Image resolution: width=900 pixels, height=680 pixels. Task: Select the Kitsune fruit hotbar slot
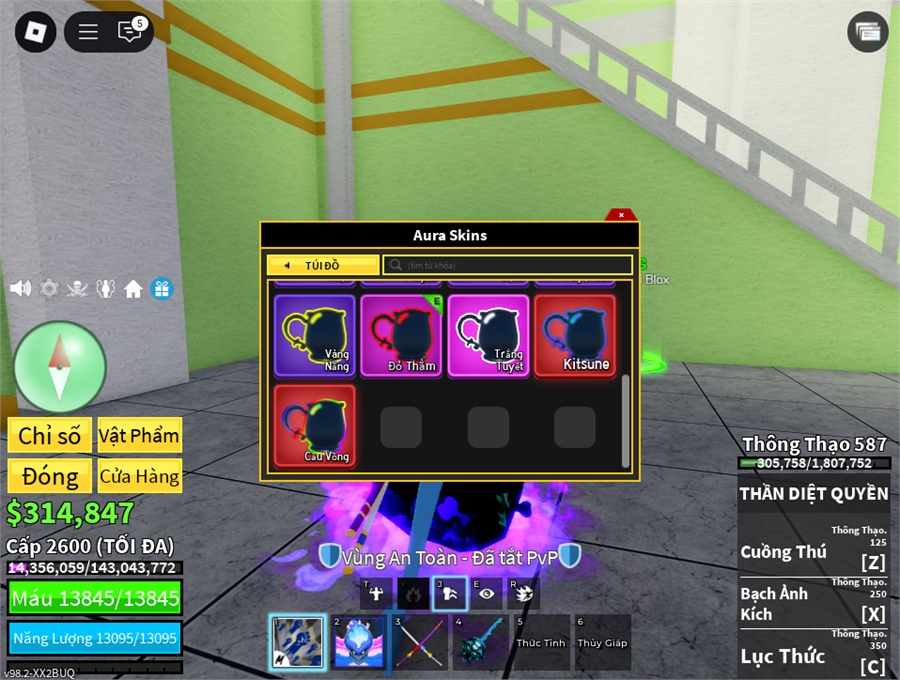point(357,642)
